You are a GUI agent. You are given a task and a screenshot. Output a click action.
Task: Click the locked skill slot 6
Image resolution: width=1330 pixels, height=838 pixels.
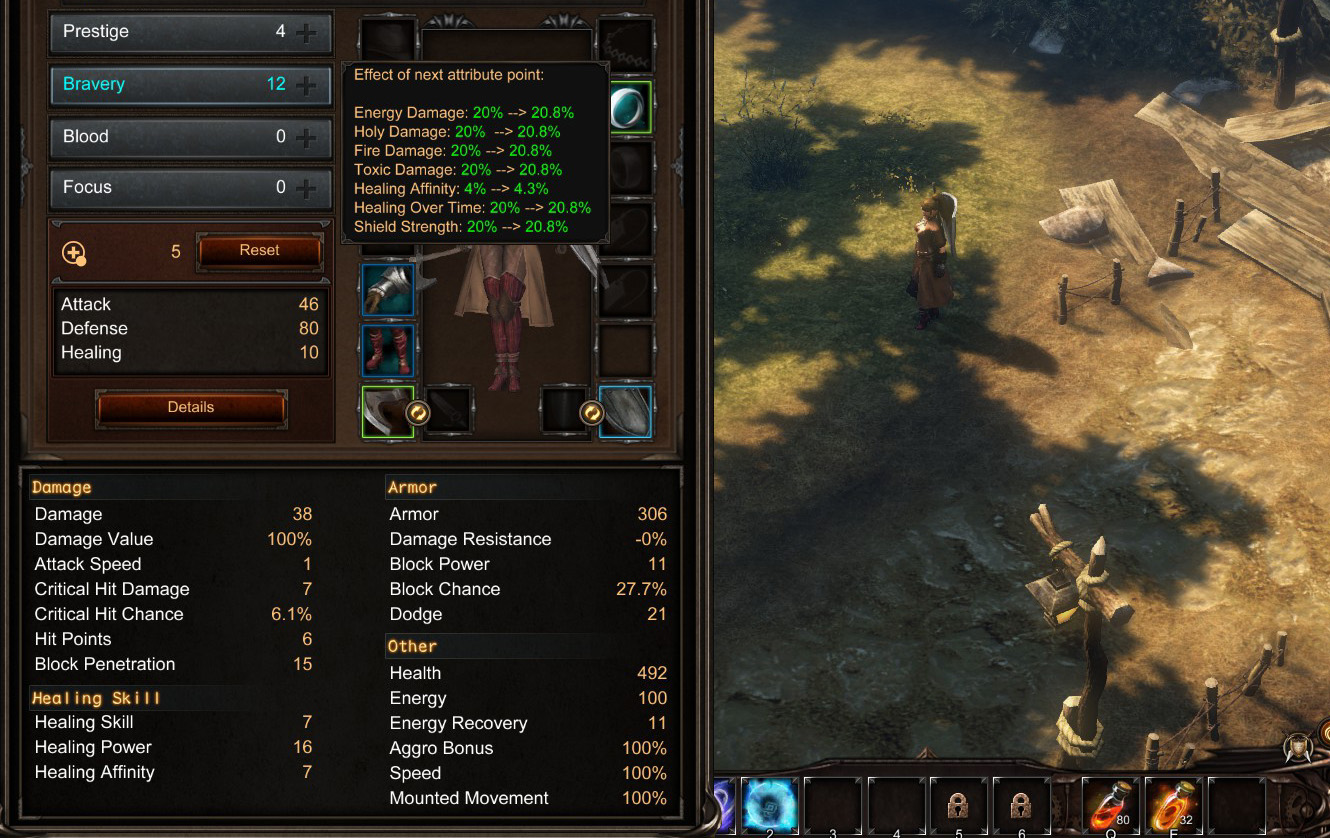point(1021,805)
